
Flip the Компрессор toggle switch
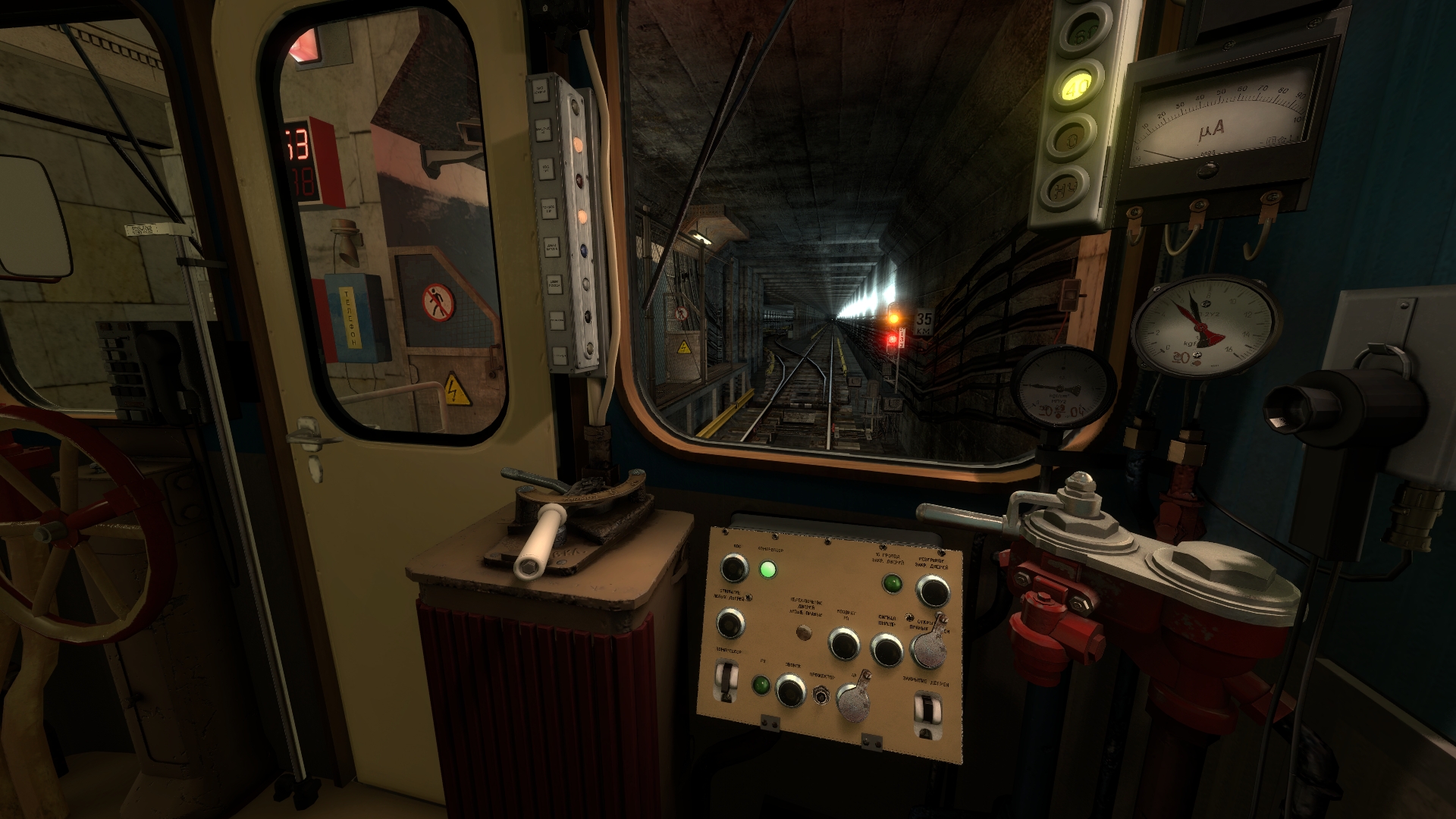coord(727,679)
